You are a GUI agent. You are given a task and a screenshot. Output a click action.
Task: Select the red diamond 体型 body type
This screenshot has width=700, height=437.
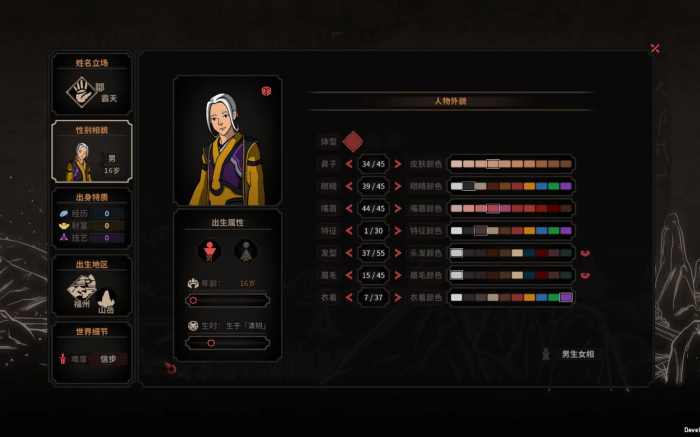(353, 142)
